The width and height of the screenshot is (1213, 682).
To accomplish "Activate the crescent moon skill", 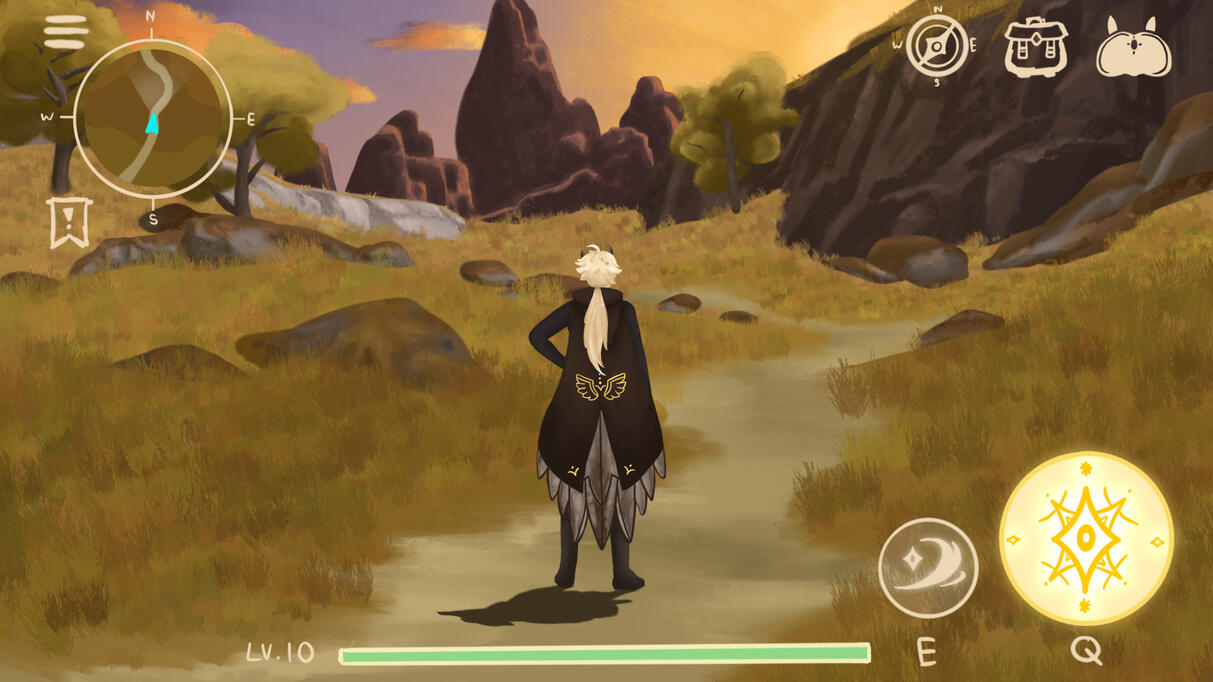I will tap(928, 568).
